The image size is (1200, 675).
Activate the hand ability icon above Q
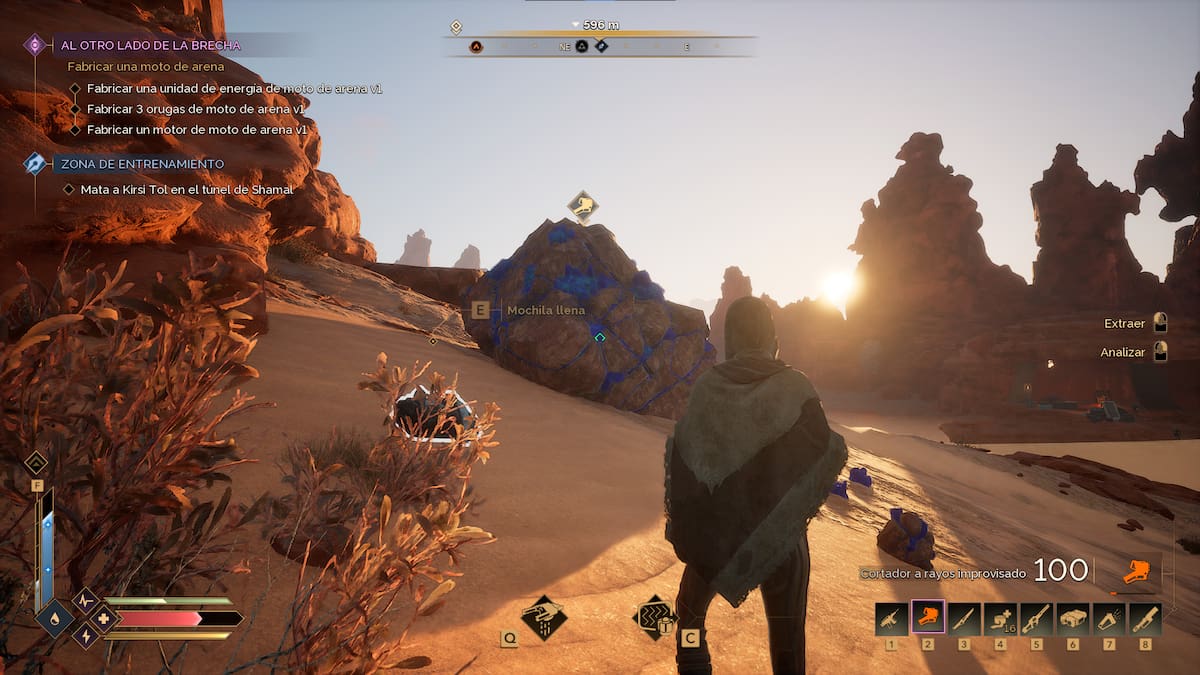point(544,617)
